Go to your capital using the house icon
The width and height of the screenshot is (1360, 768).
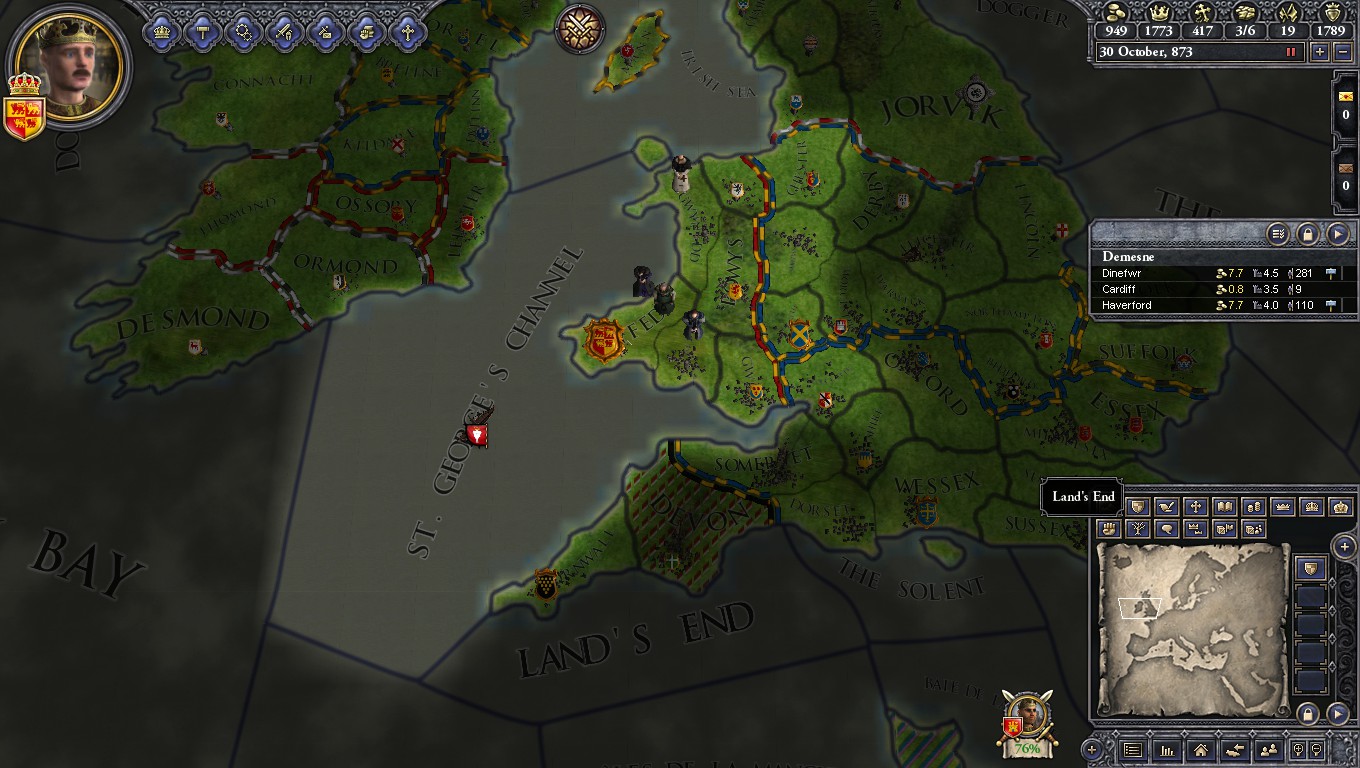(x=1201, y=749)
